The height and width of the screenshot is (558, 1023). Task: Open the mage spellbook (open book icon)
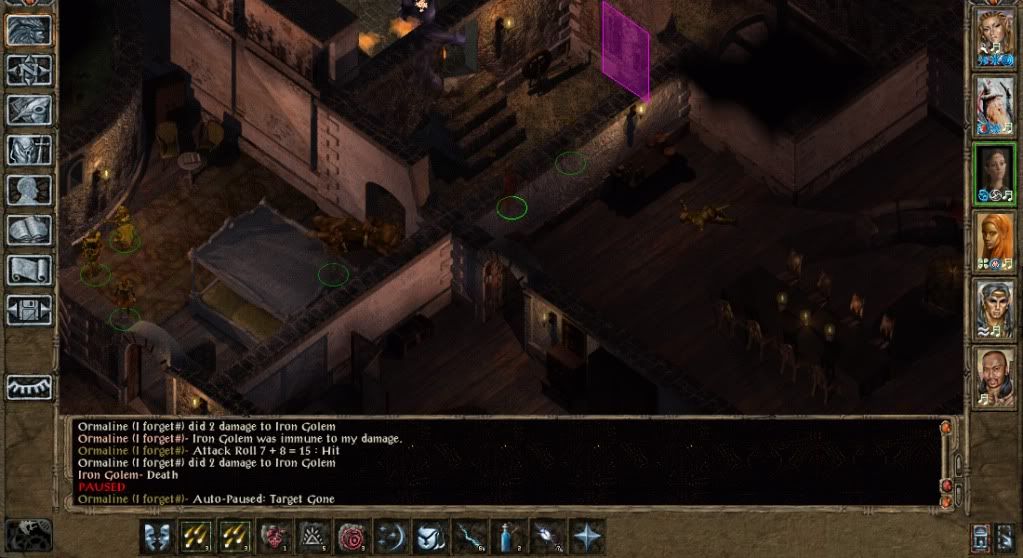pos(29,230)
